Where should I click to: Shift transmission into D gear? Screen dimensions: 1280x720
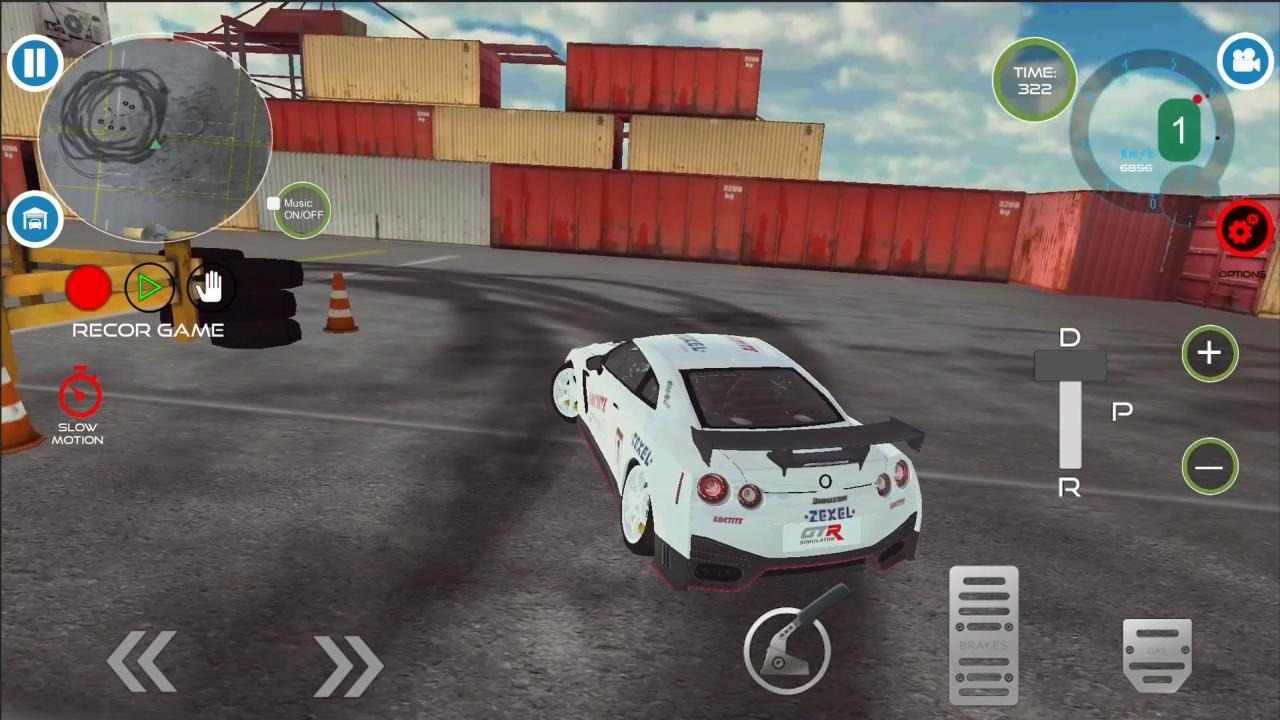1071,337
